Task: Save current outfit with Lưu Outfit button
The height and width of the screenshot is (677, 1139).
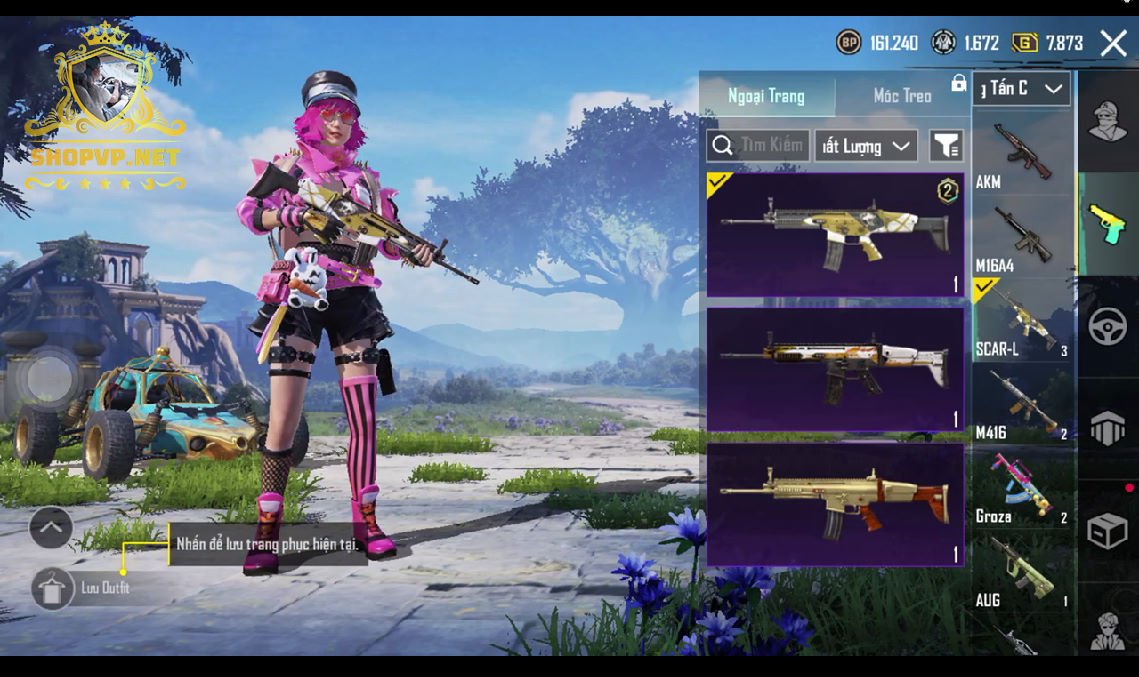Action: coord(52,589)
